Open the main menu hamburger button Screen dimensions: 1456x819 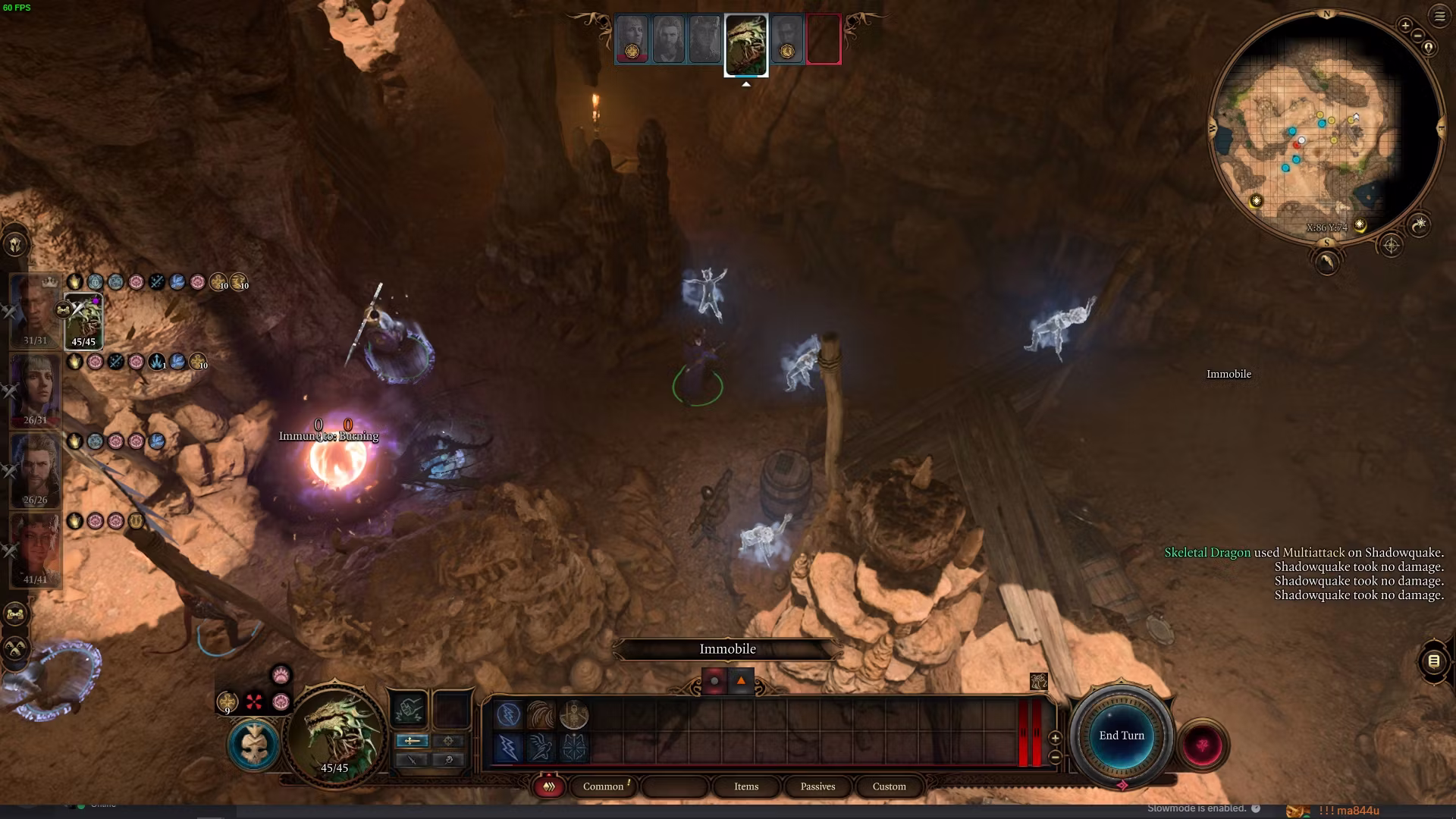coord(1439,15)
